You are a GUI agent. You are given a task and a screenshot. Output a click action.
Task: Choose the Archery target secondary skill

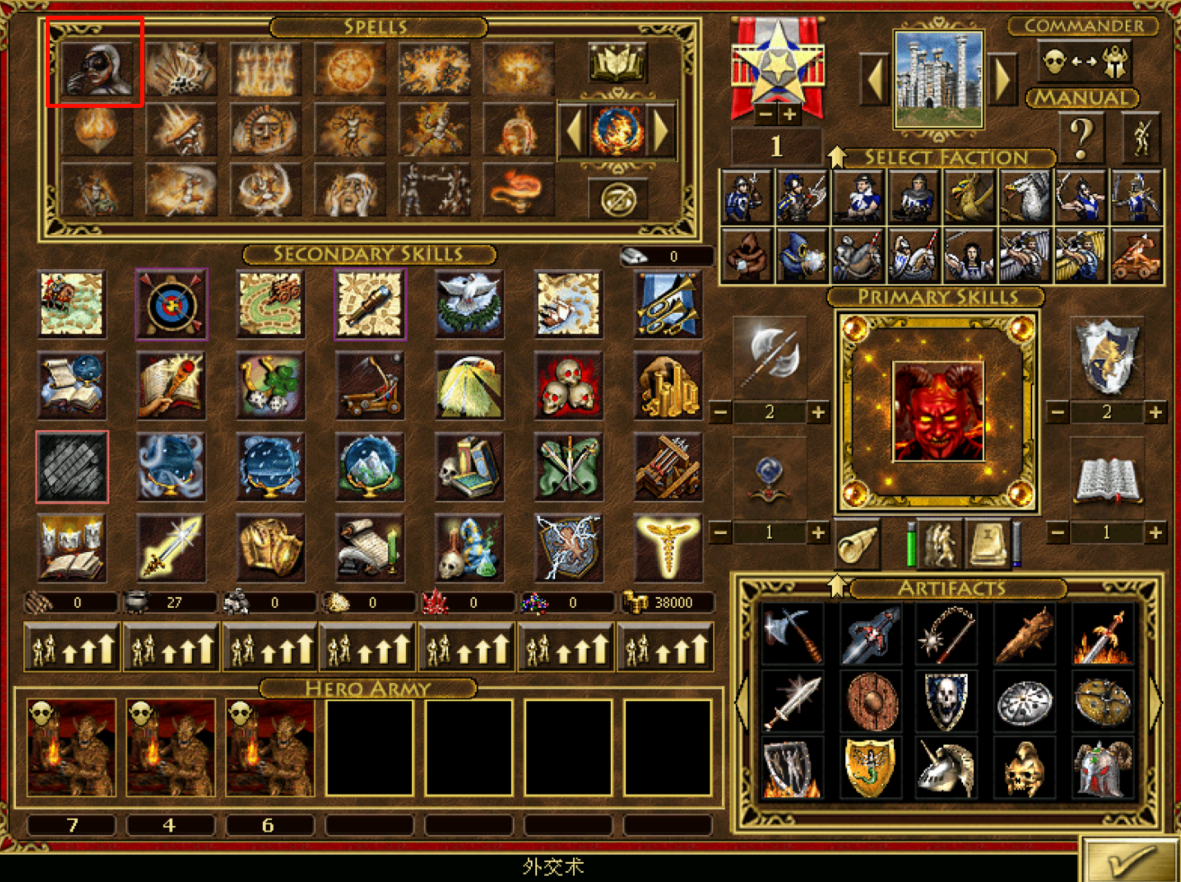(x=171, y=304)
